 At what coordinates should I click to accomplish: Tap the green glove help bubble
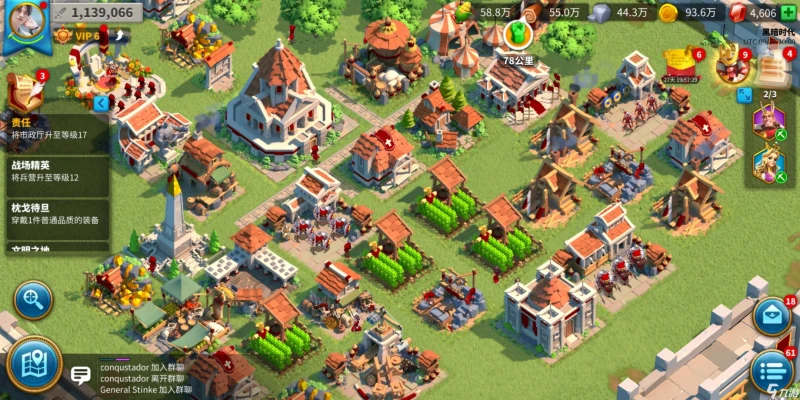517,35
